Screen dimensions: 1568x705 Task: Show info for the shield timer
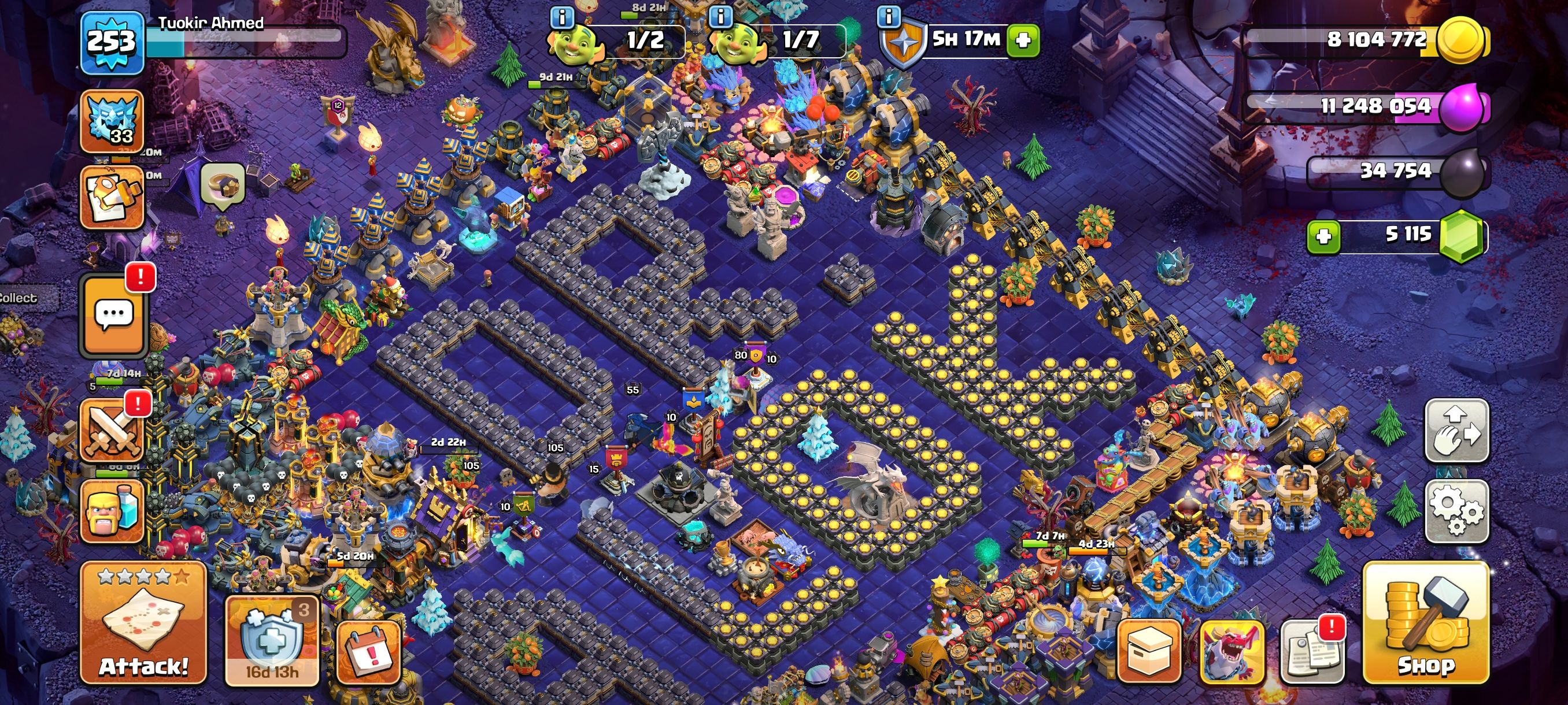pyautogui.click(x=888, y=17)
